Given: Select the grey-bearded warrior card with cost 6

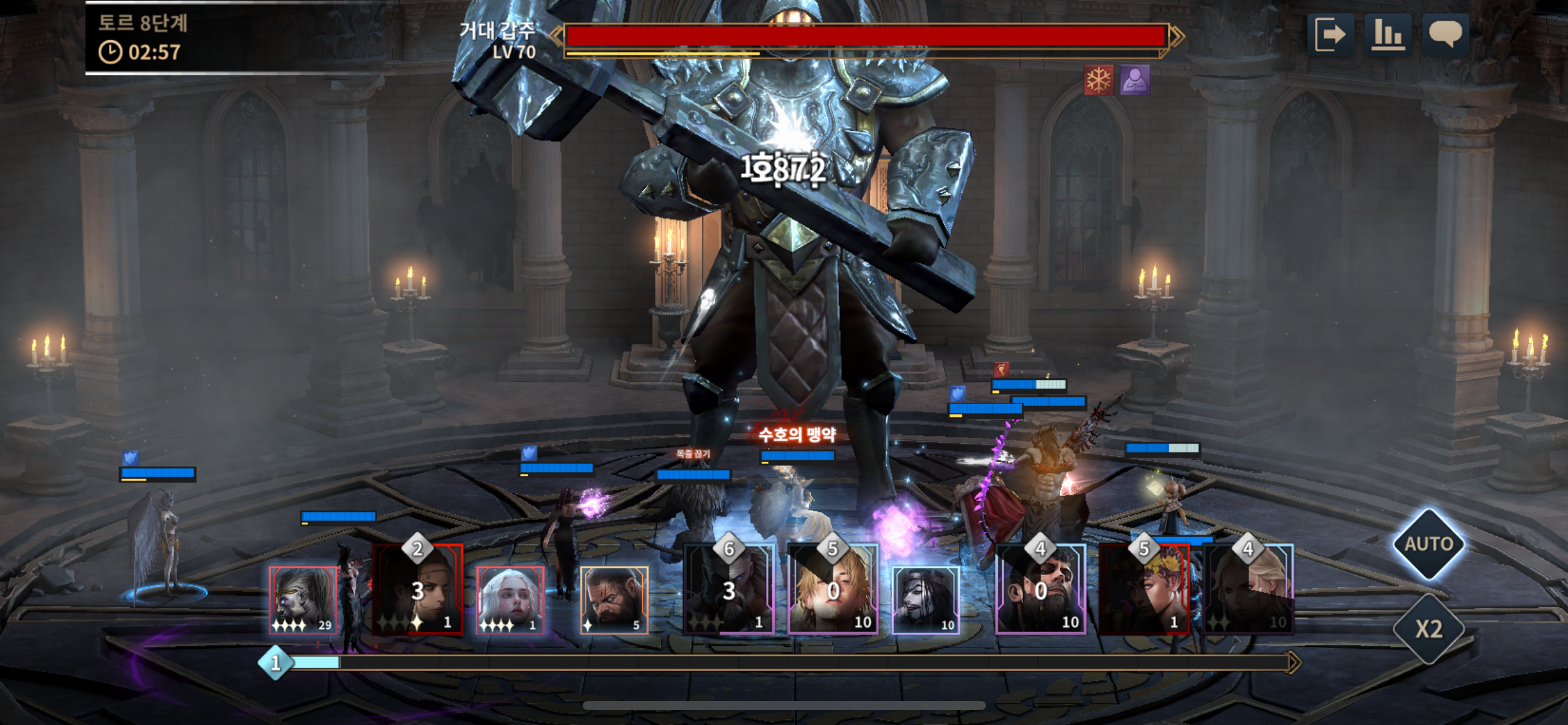Looking at the screenshot, I should [x=730, y=590].
